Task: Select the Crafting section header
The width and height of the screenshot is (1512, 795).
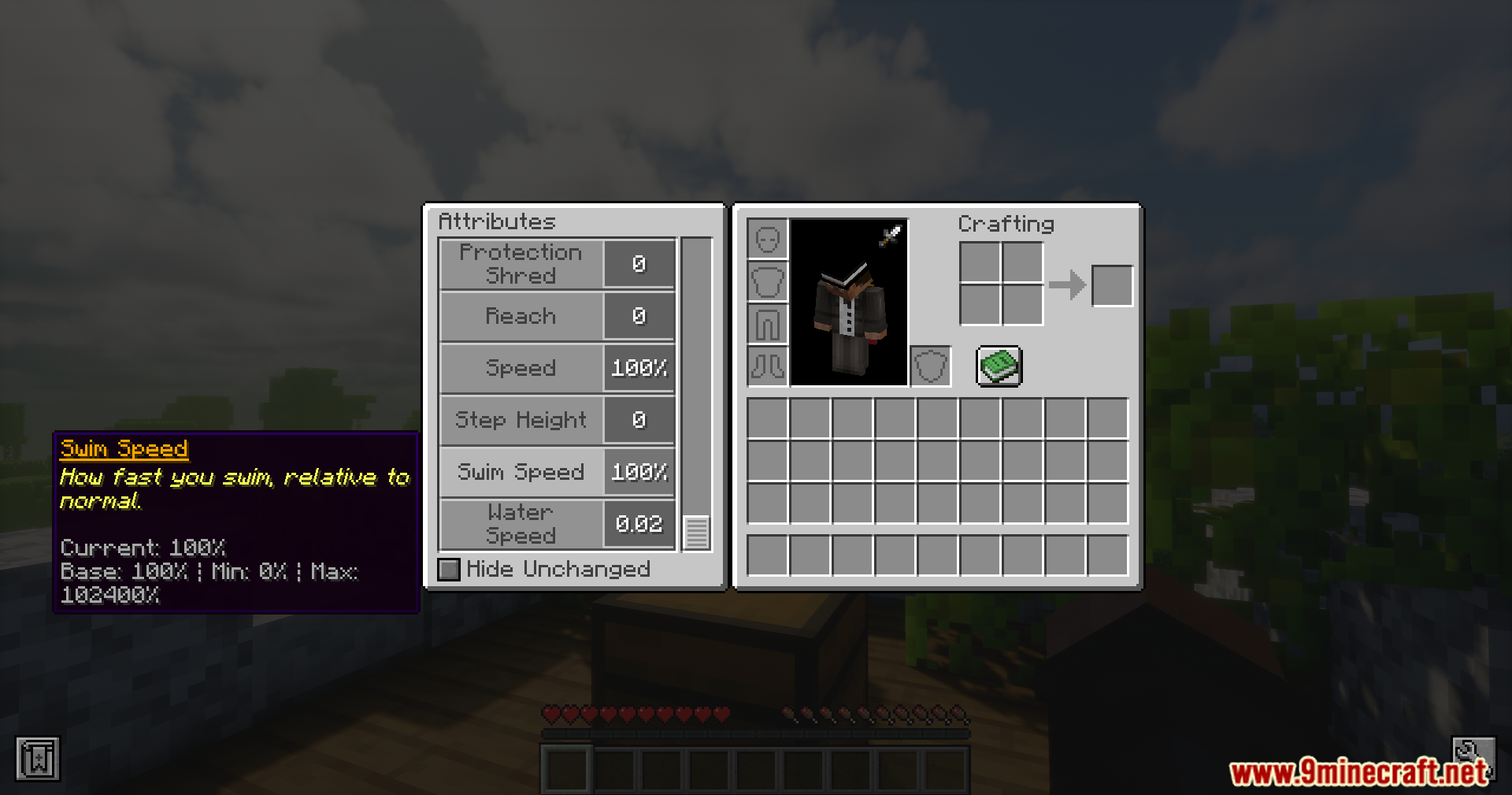Action: pos(1006,224)
